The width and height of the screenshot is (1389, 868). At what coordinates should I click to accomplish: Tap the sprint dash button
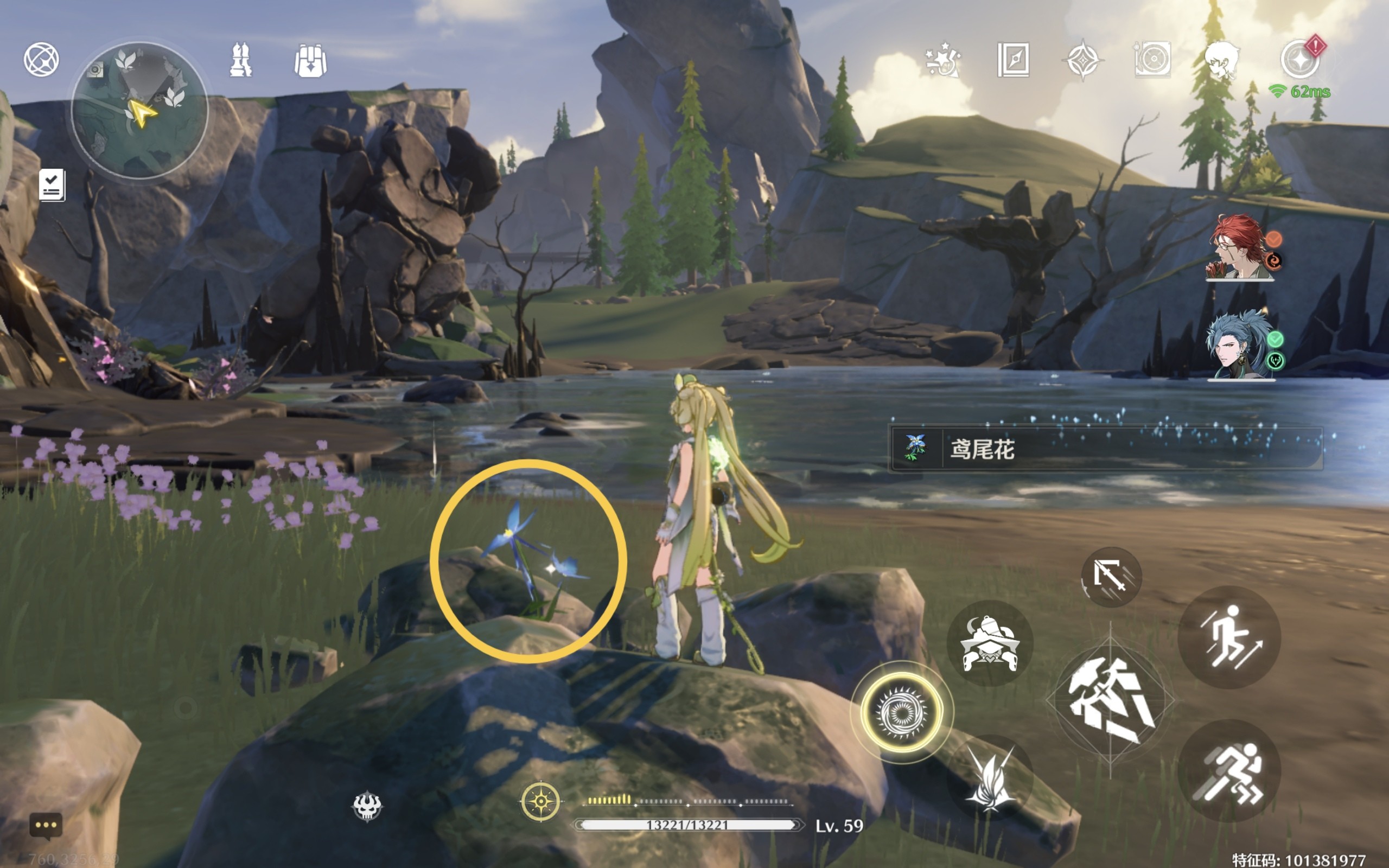1229,771
